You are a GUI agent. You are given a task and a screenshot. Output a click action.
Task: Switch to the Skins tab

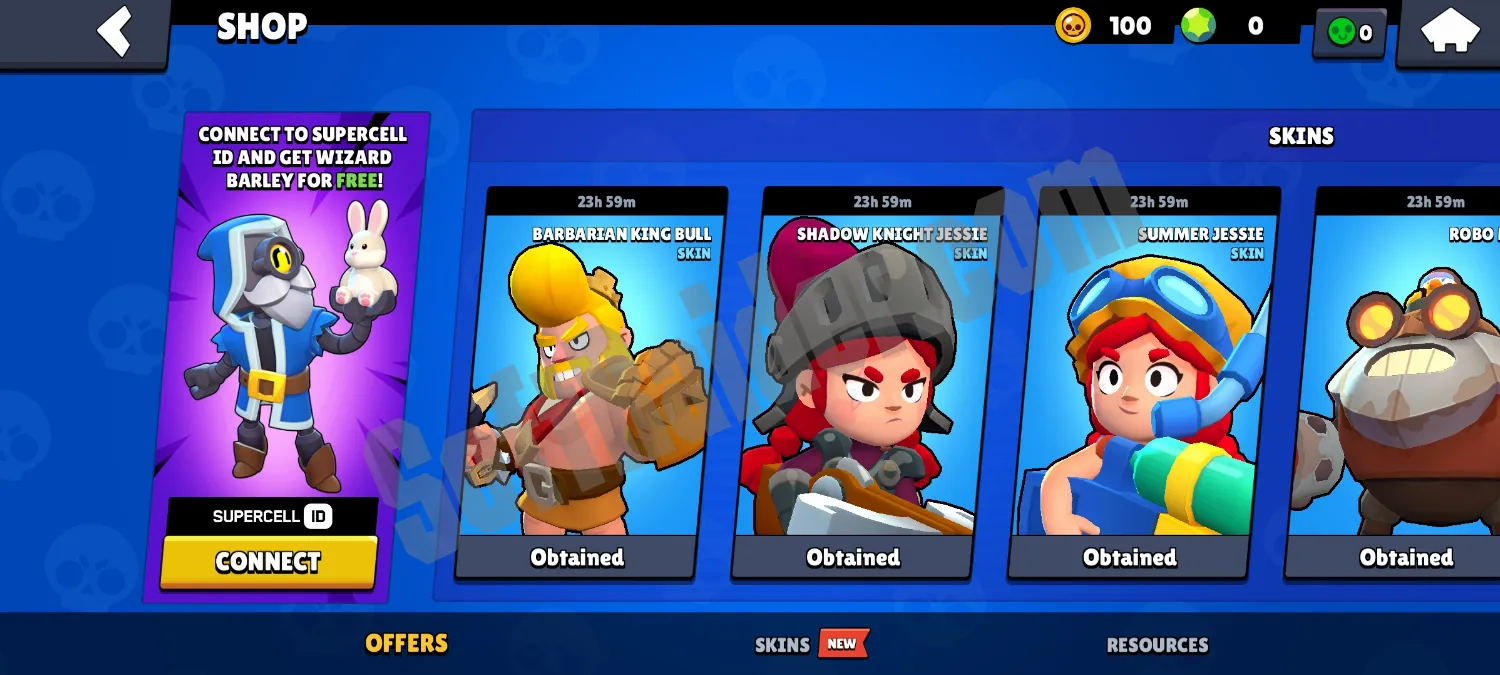[x=782, y=645]
